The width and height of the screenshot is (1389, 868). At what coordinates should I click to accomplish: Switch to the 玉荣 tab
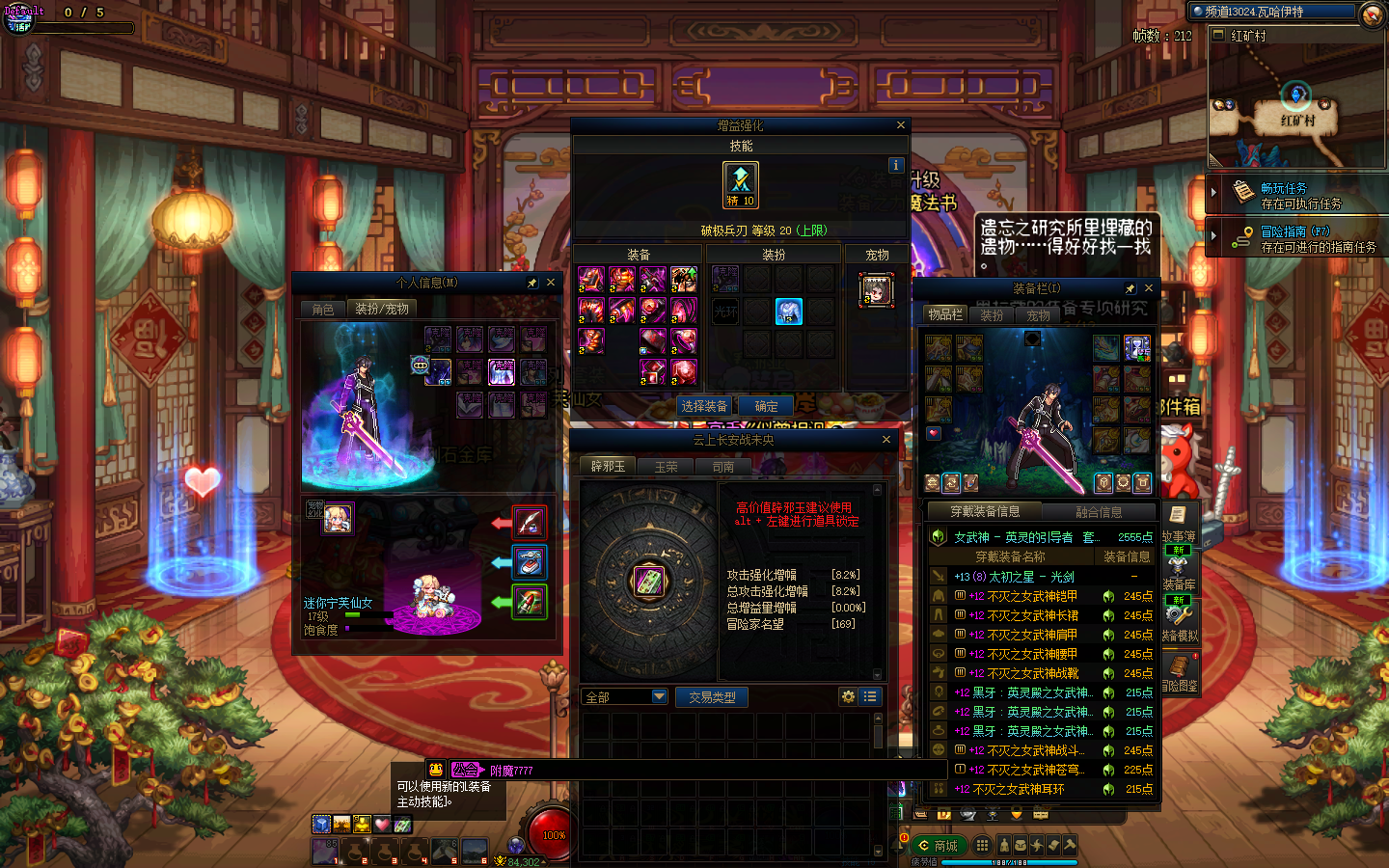(667, 467)
